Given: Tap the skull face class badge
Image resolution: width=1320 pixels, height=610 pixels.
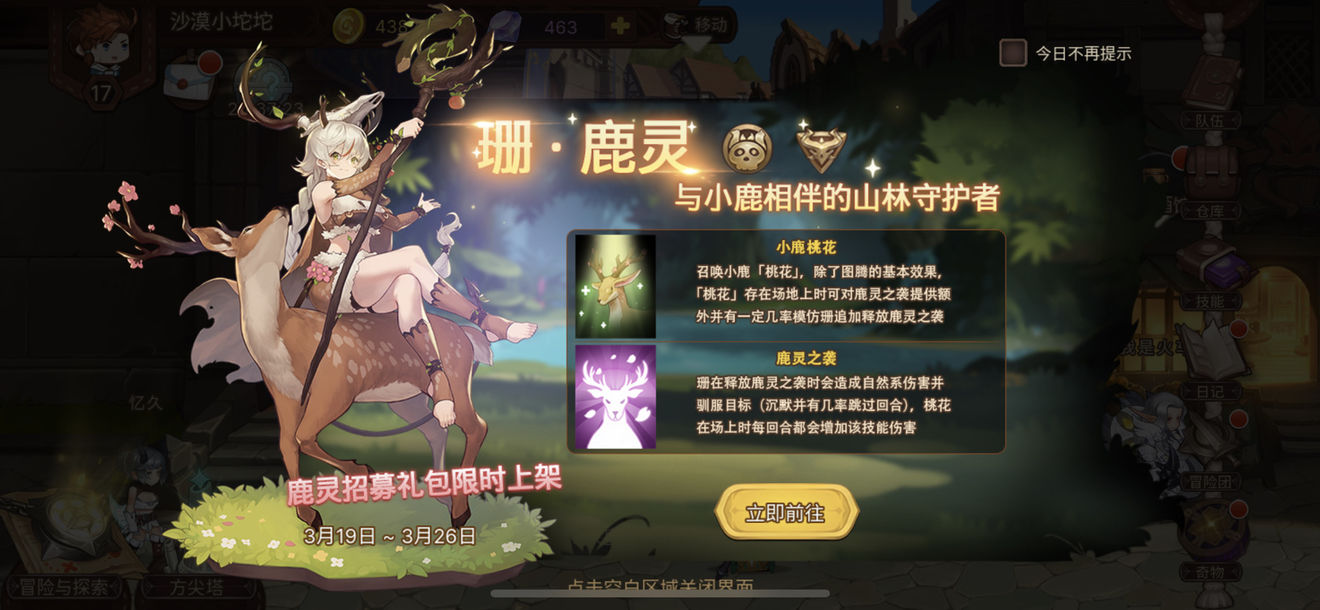Looking at the screenshot, I should pos(747,149).
